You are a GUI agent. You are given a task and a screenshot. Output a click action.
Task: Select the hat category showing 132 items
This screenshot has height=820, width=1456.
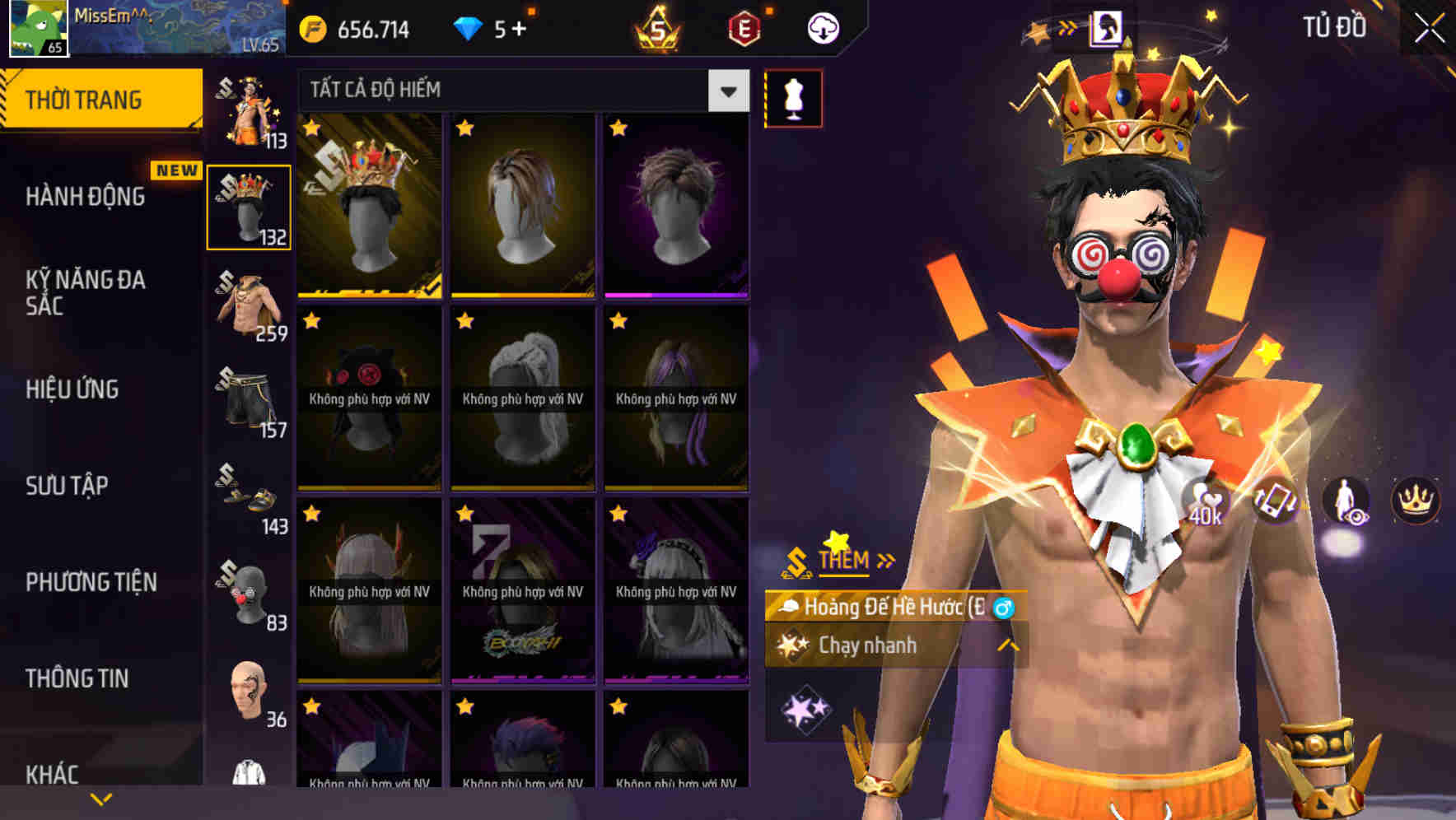click(x=247, y=206)
